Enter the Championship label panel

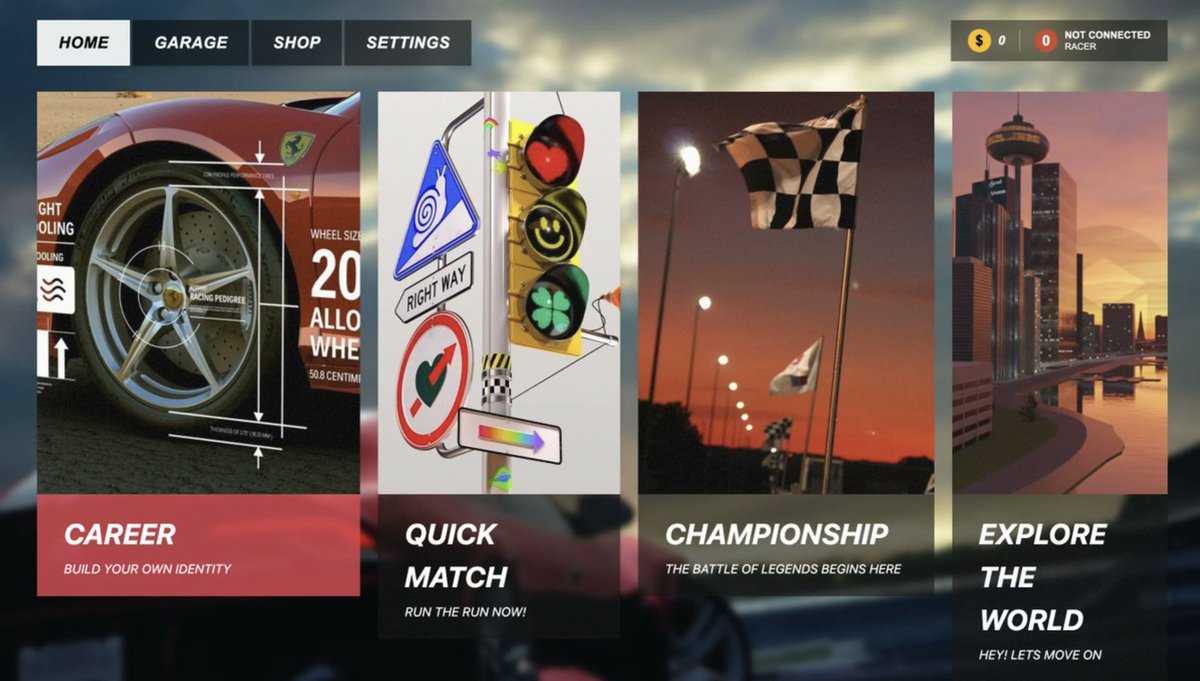[x=785, y=546]
